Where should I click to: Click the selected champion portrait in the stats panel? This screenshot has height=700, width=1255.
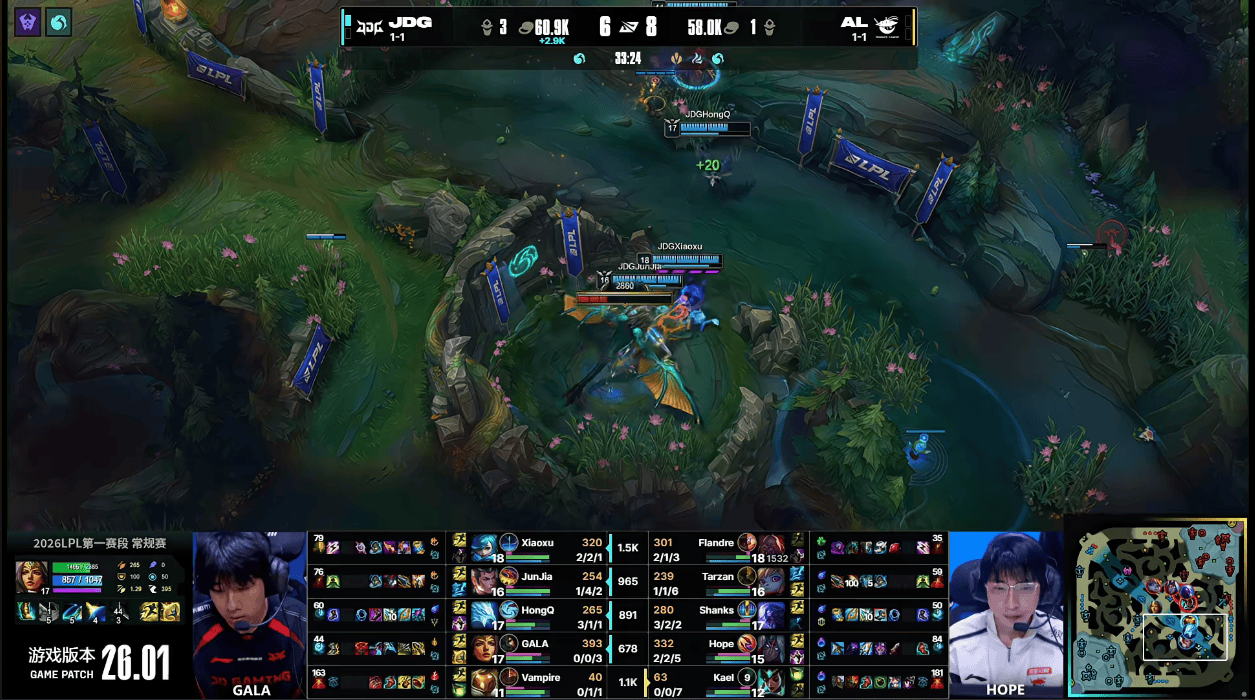(x=31, y=577)
